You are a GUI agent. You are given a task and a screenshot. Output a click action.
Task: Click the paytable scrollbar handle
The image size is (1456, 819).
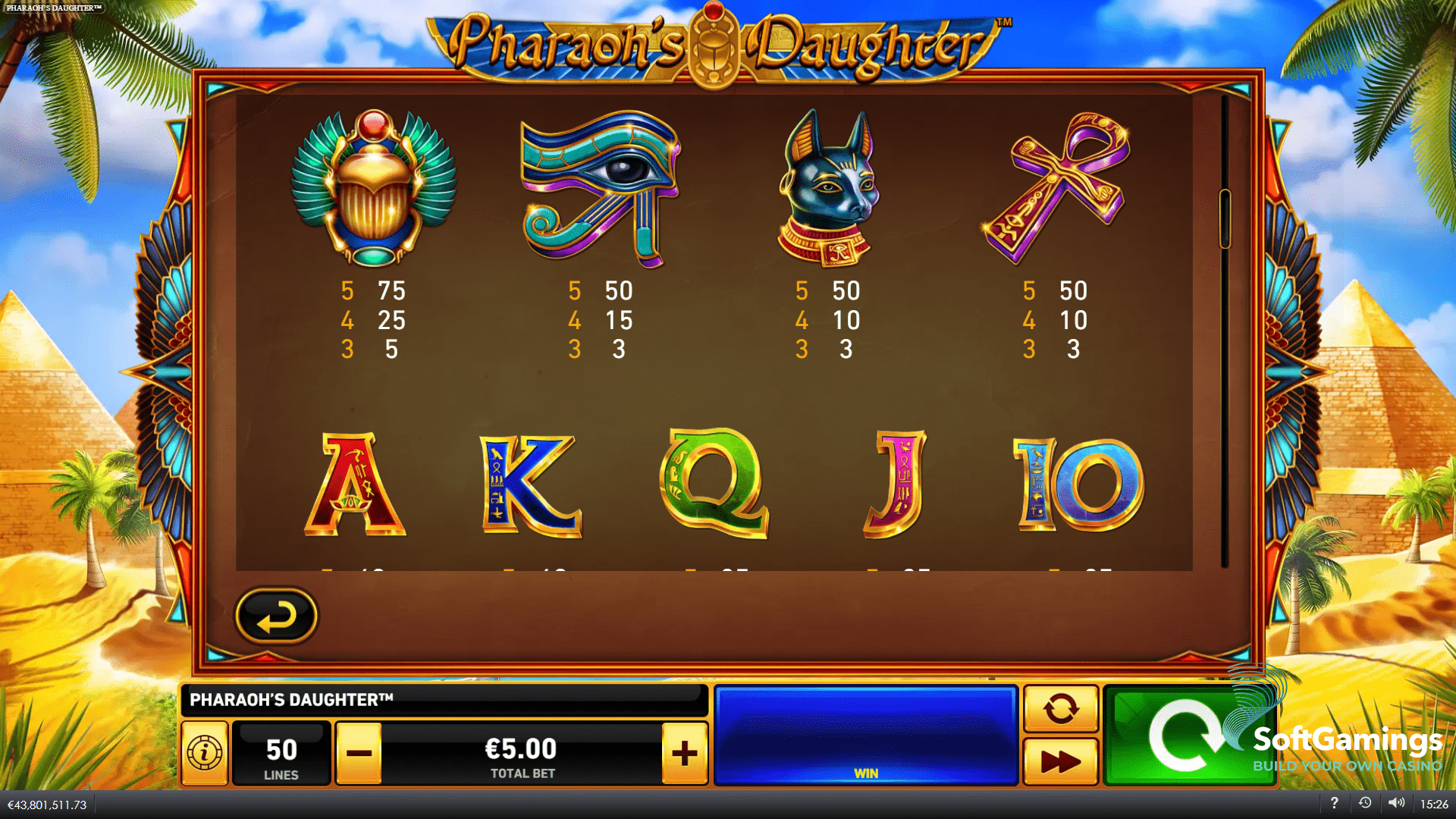pyautogui.click(x=1224, y=218)
